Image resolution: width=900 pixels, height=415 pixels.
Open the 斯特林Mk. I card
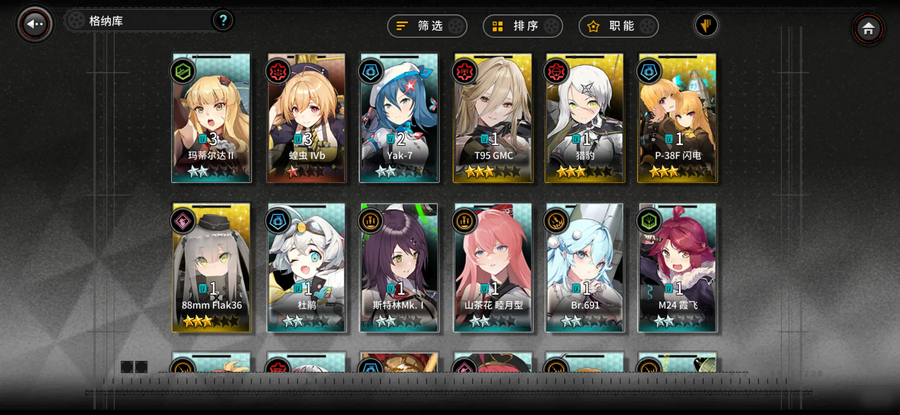coord(399,268)
